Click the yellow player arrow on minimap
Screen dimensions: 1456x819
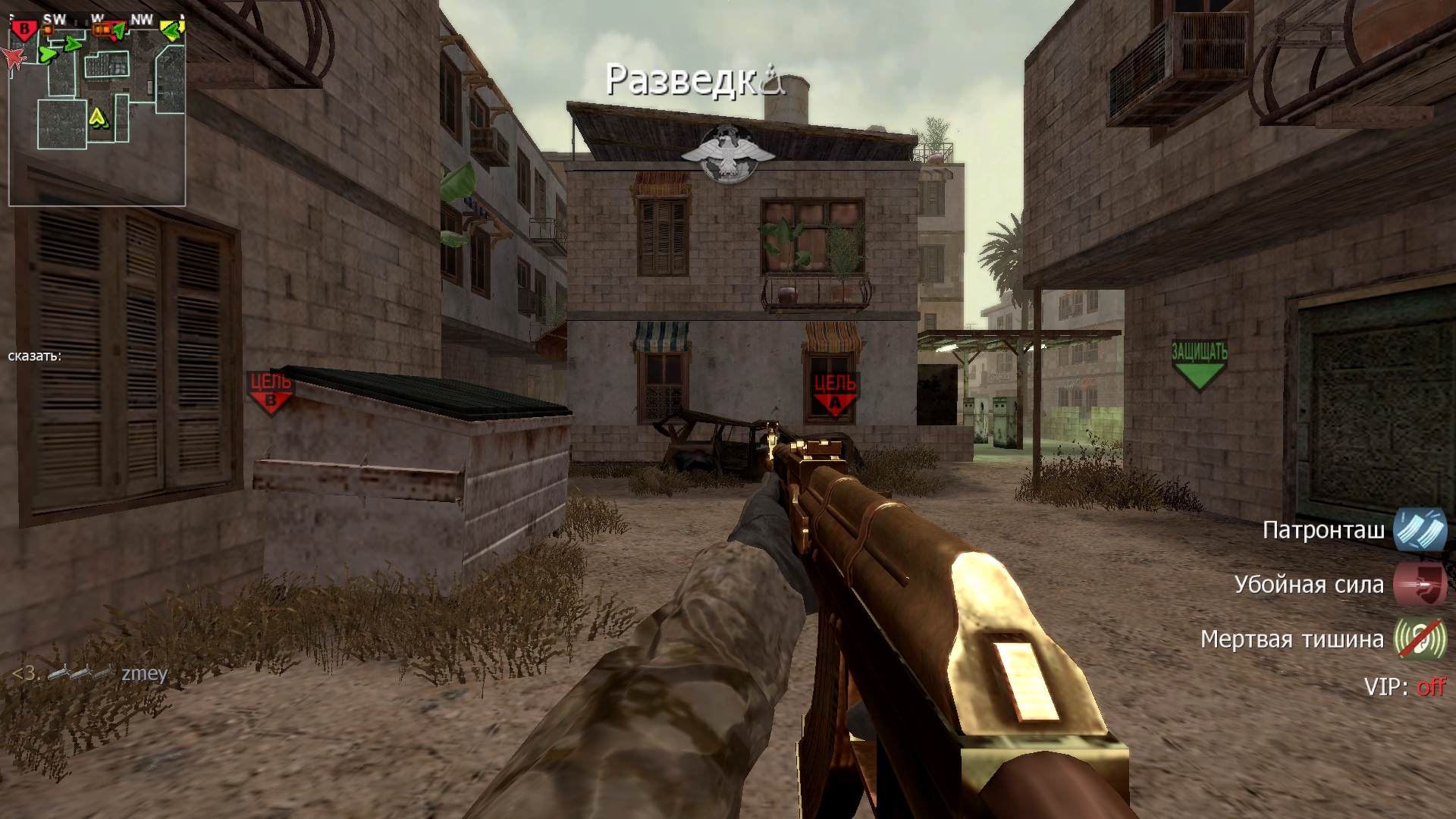click(x=98, y=118)
